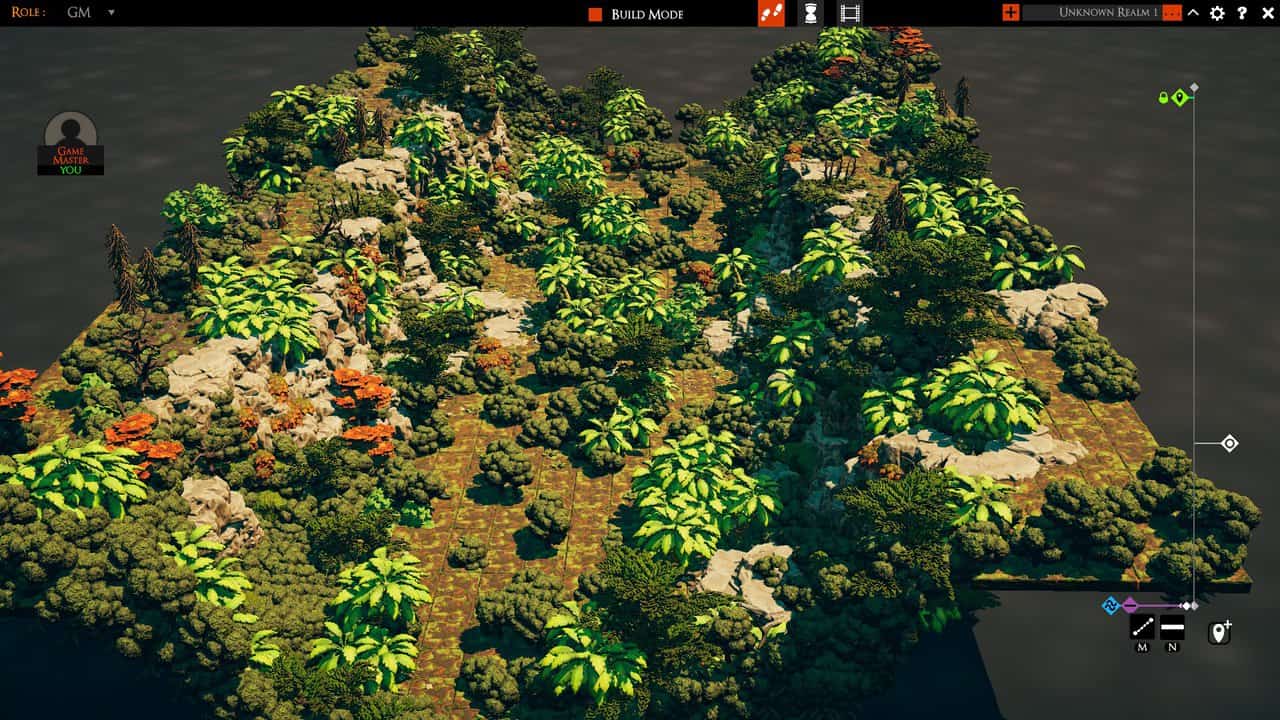1280x720 pixels.
Task: Open the settings gear
Action: 1215,13
